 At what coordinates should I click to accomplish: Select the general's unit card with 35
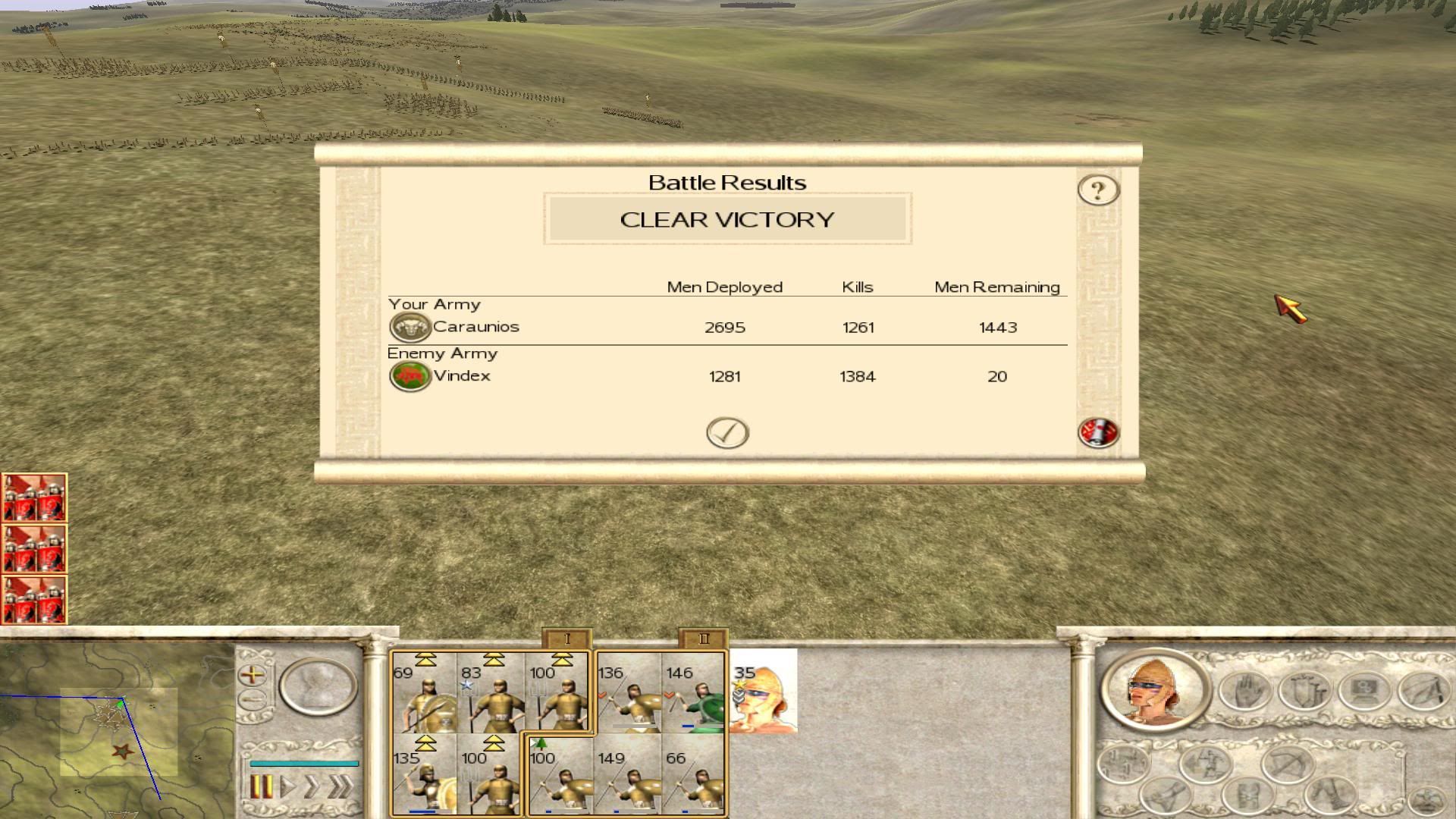point(764,692)
